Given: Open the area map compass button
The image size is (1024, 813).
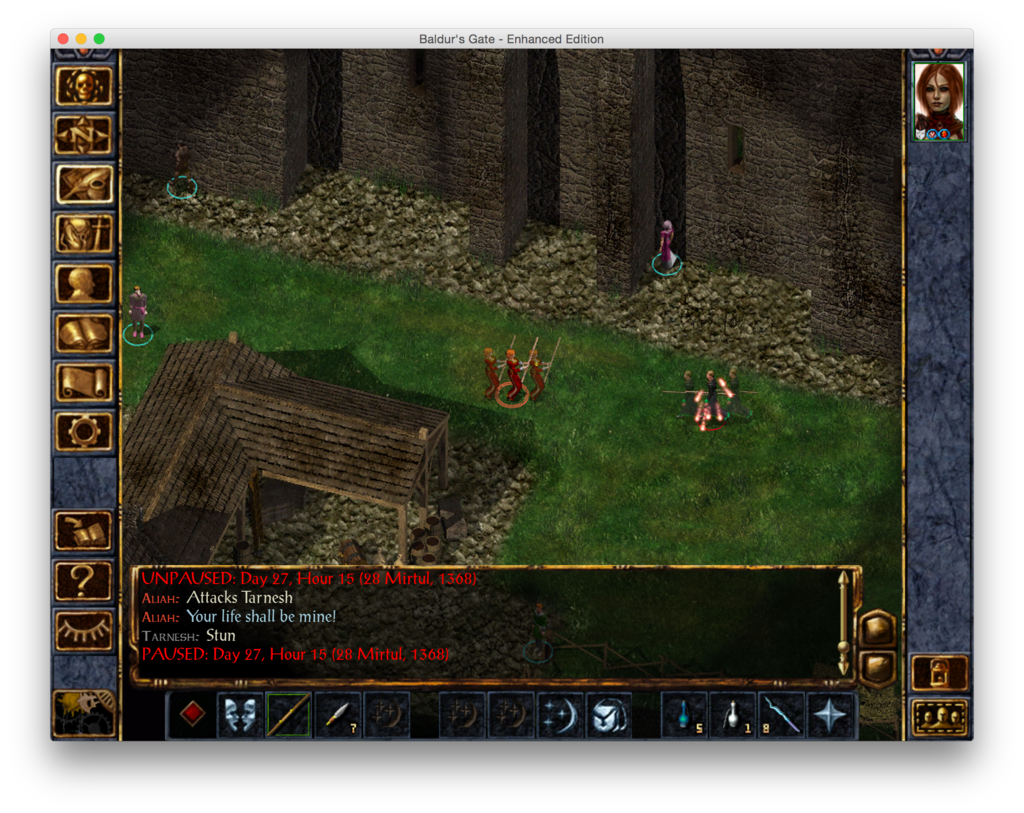Looking at the screenshot, I should tap(84, 135).
